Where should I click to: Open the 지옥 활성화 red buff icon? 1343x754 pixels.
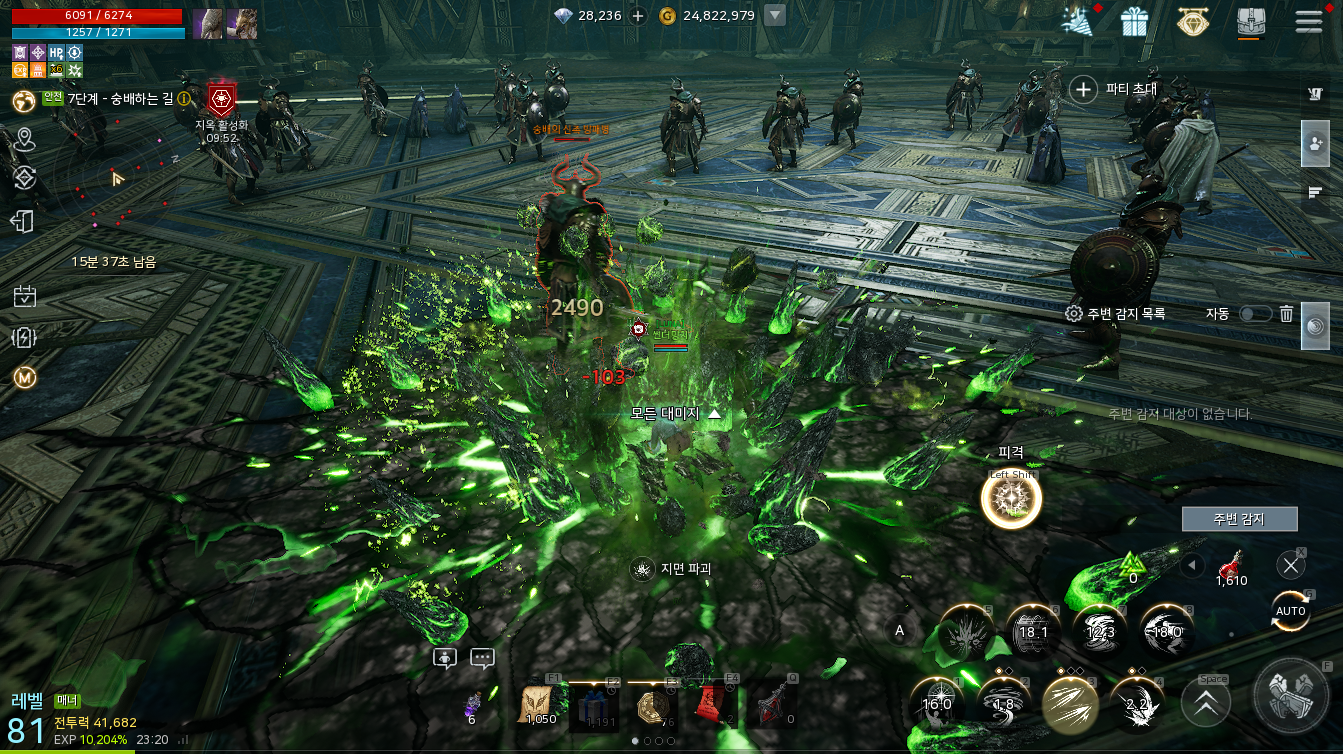[x=221, y=99]
